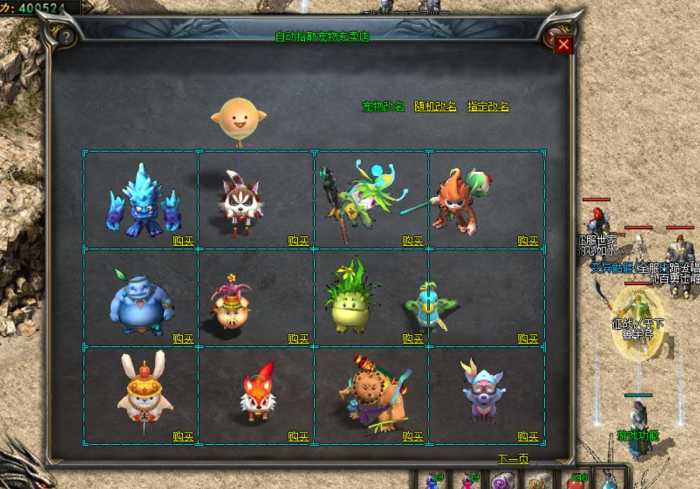Buy the crowned white rabbit pet
Image resolution: width=700 pixels, height=489 pixels.
coord(183,436)
